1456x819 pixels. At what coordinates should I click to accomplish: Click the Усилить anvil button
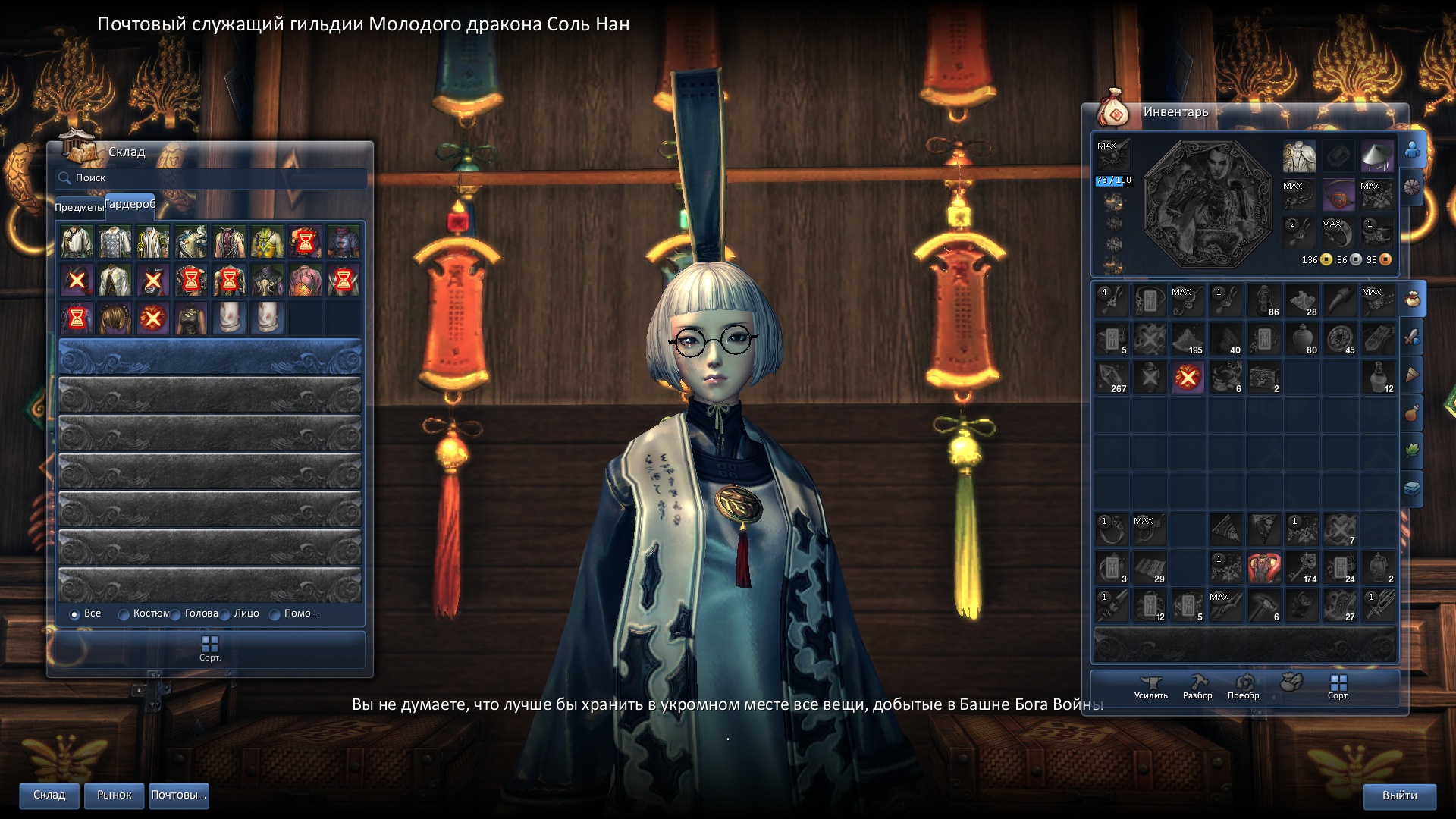tap(1150, 686)
